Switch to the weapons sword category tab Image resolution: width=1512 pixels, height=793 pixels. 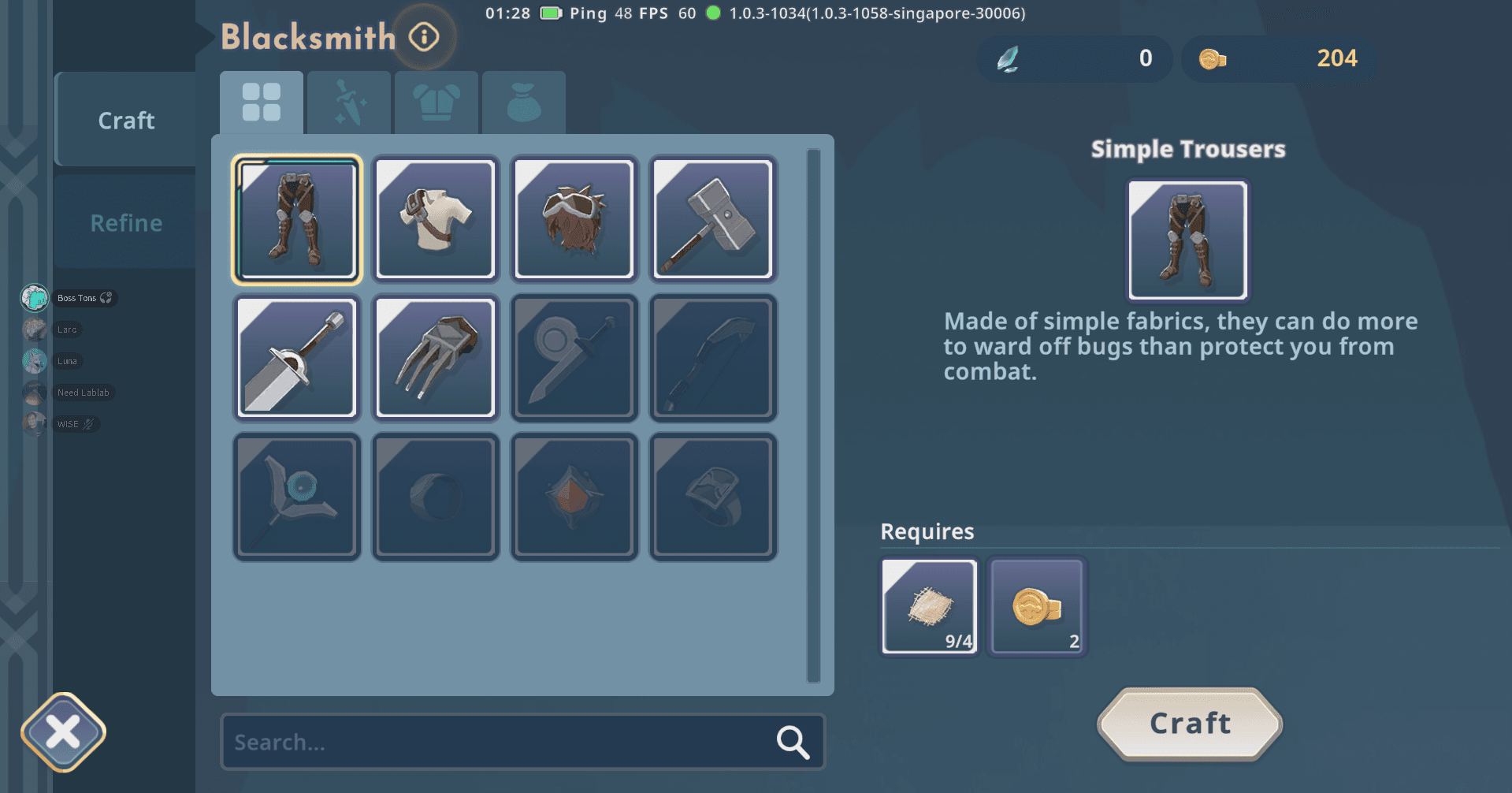pos(349,102)
